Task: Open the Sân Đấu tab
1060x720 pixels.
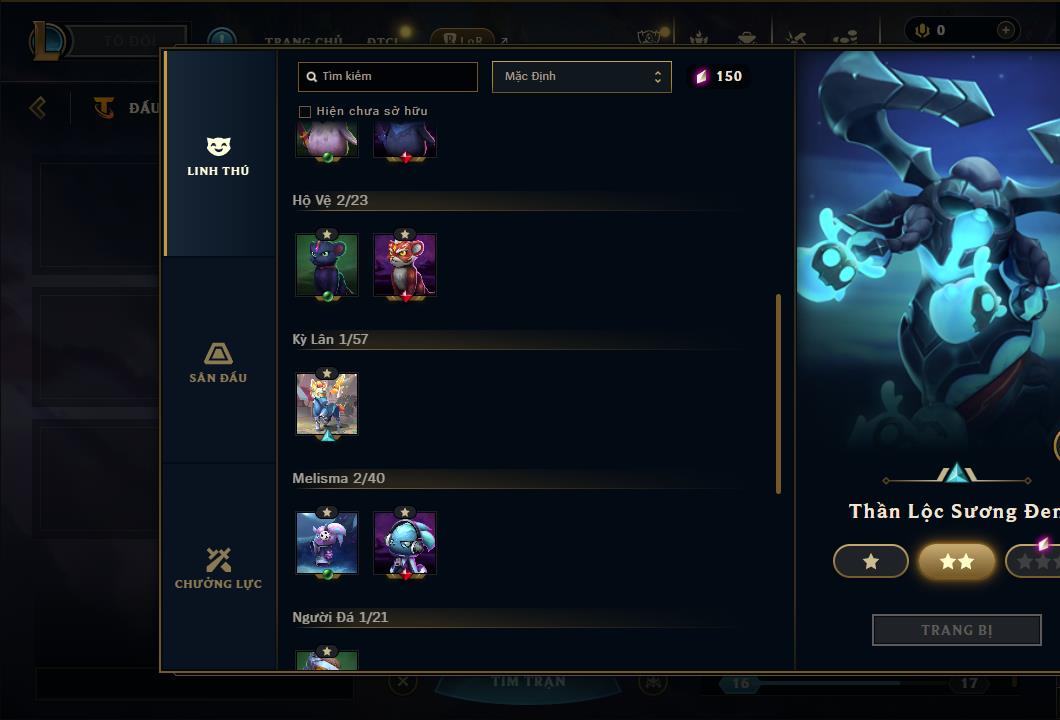Action: pyautogui.click(x=218, y=362)
